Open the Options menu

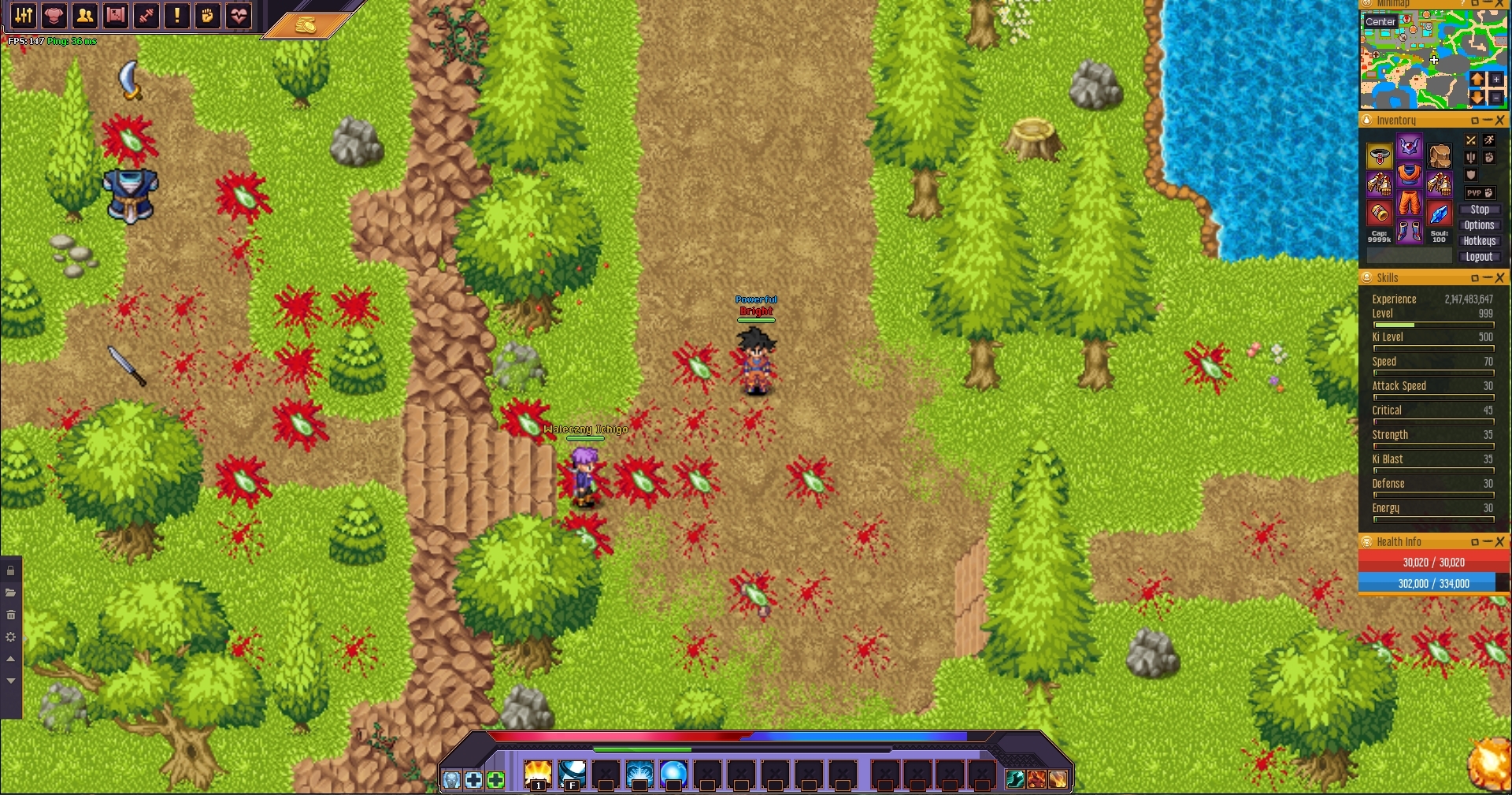point(1479,225)
